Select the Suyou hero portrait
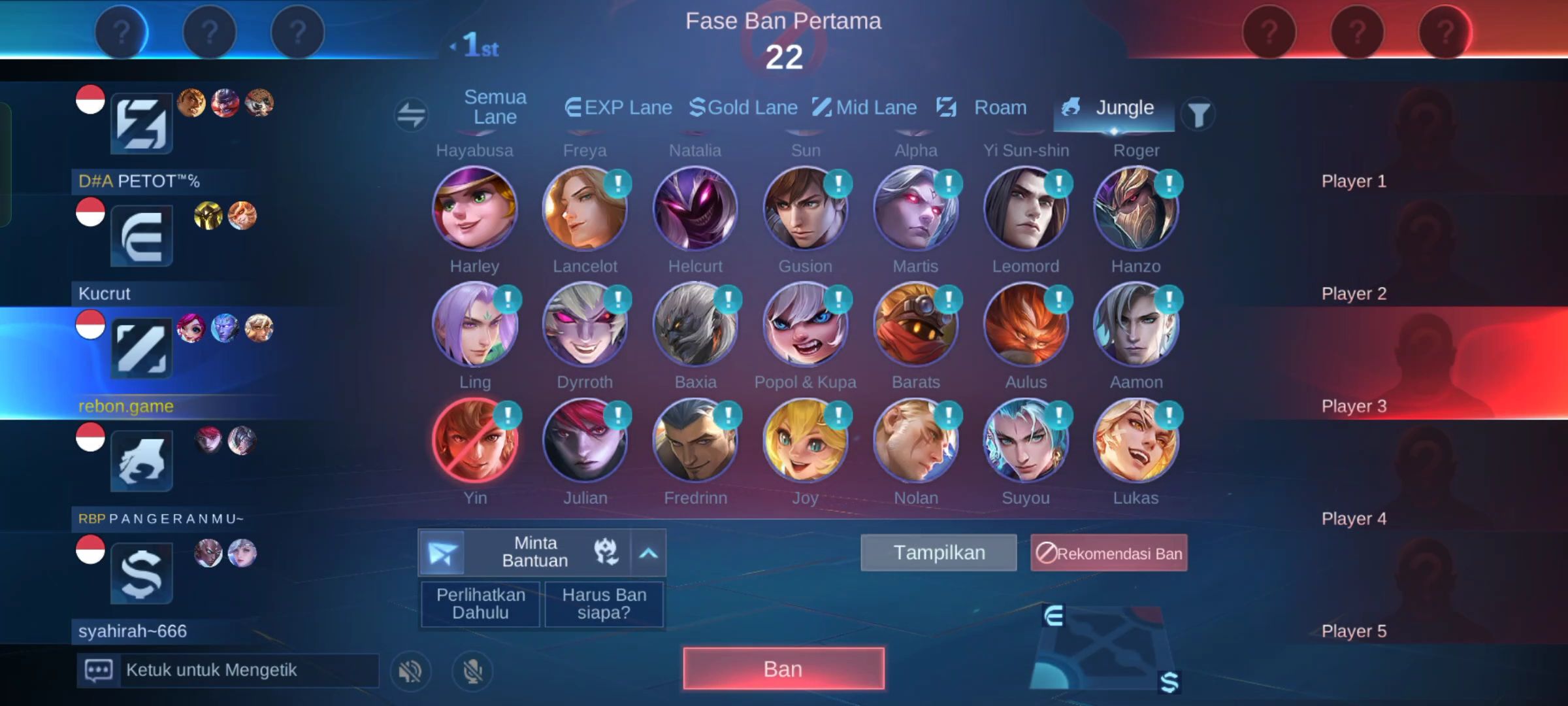 tap(1026, 441)
